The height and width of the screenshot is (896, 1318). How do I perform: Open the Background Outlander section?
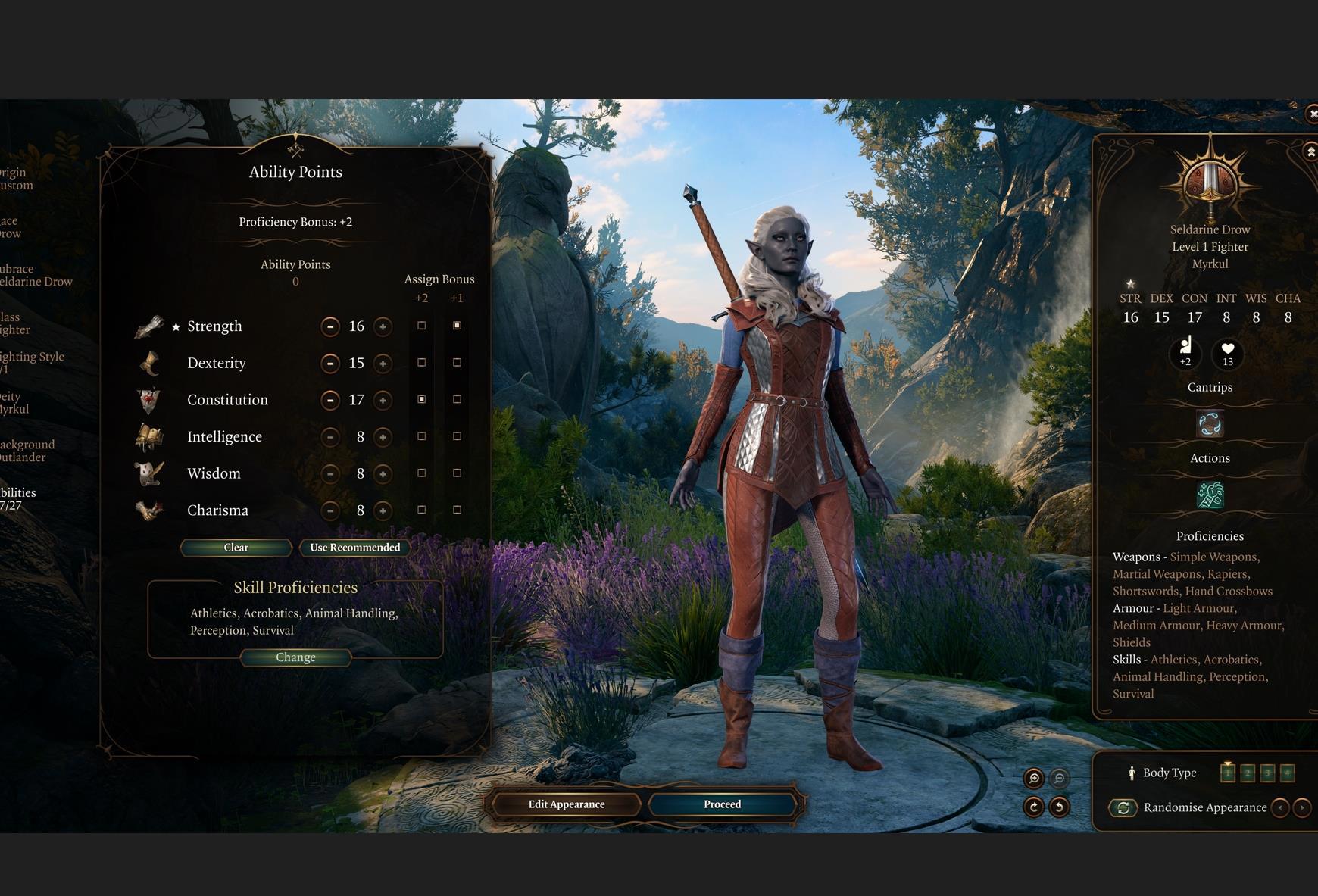coord(27,451)
